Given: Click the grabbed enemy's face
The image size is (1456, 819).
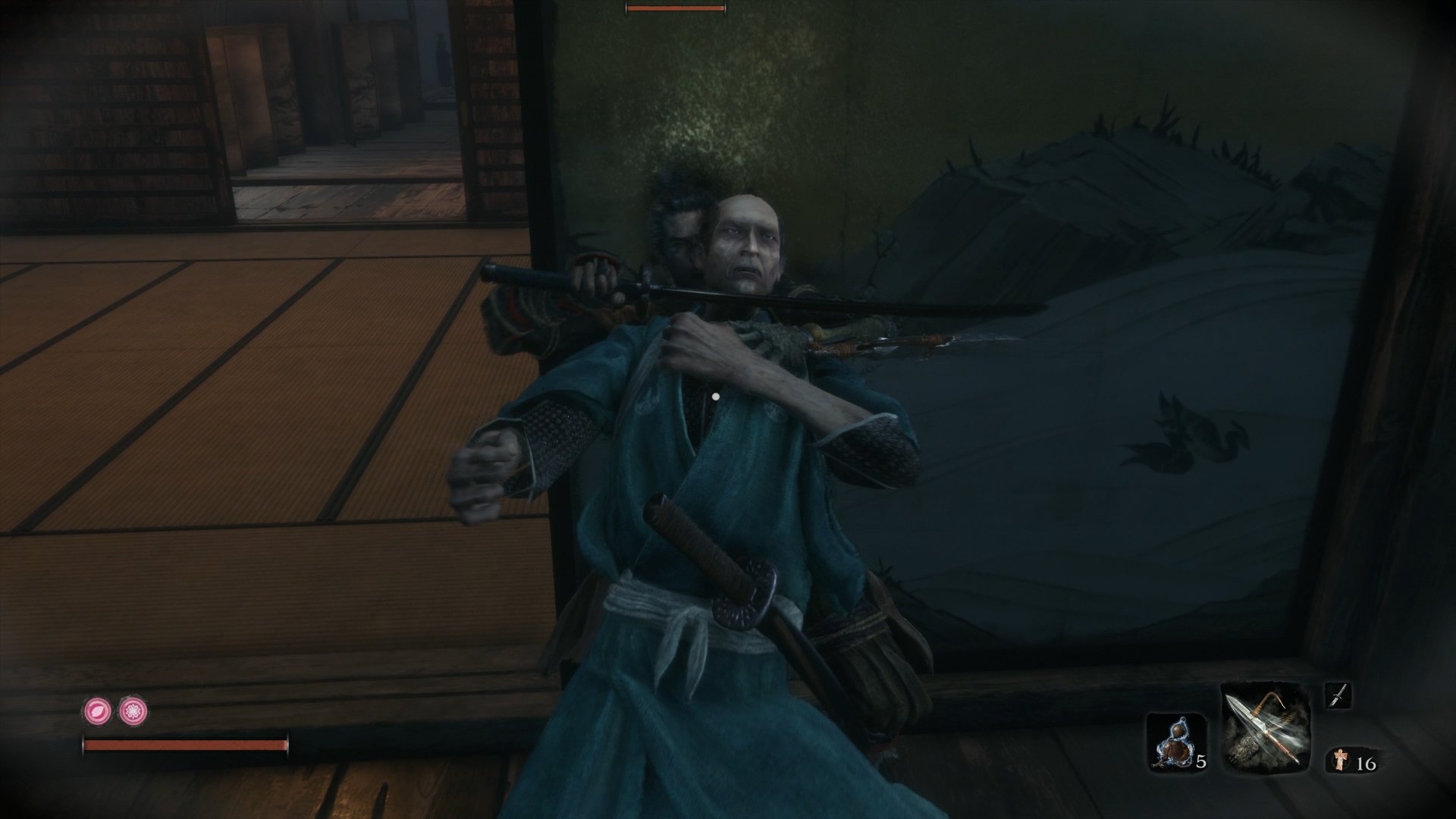Looking at the screenshot, I should pyautogui.click(x=747, y=243).
